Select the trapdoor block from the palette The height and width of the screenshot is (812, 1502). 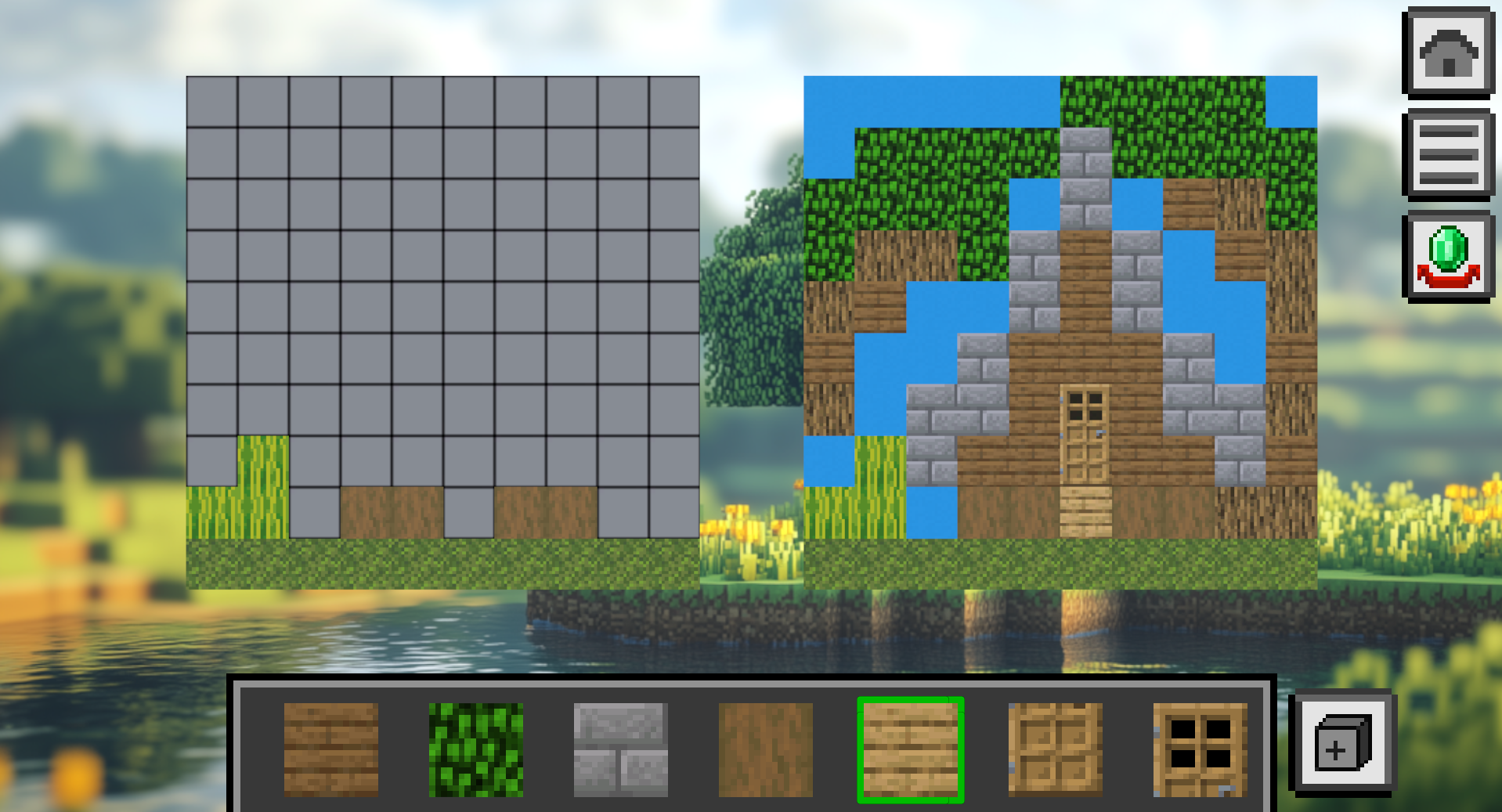click(x=1054, y=749)
